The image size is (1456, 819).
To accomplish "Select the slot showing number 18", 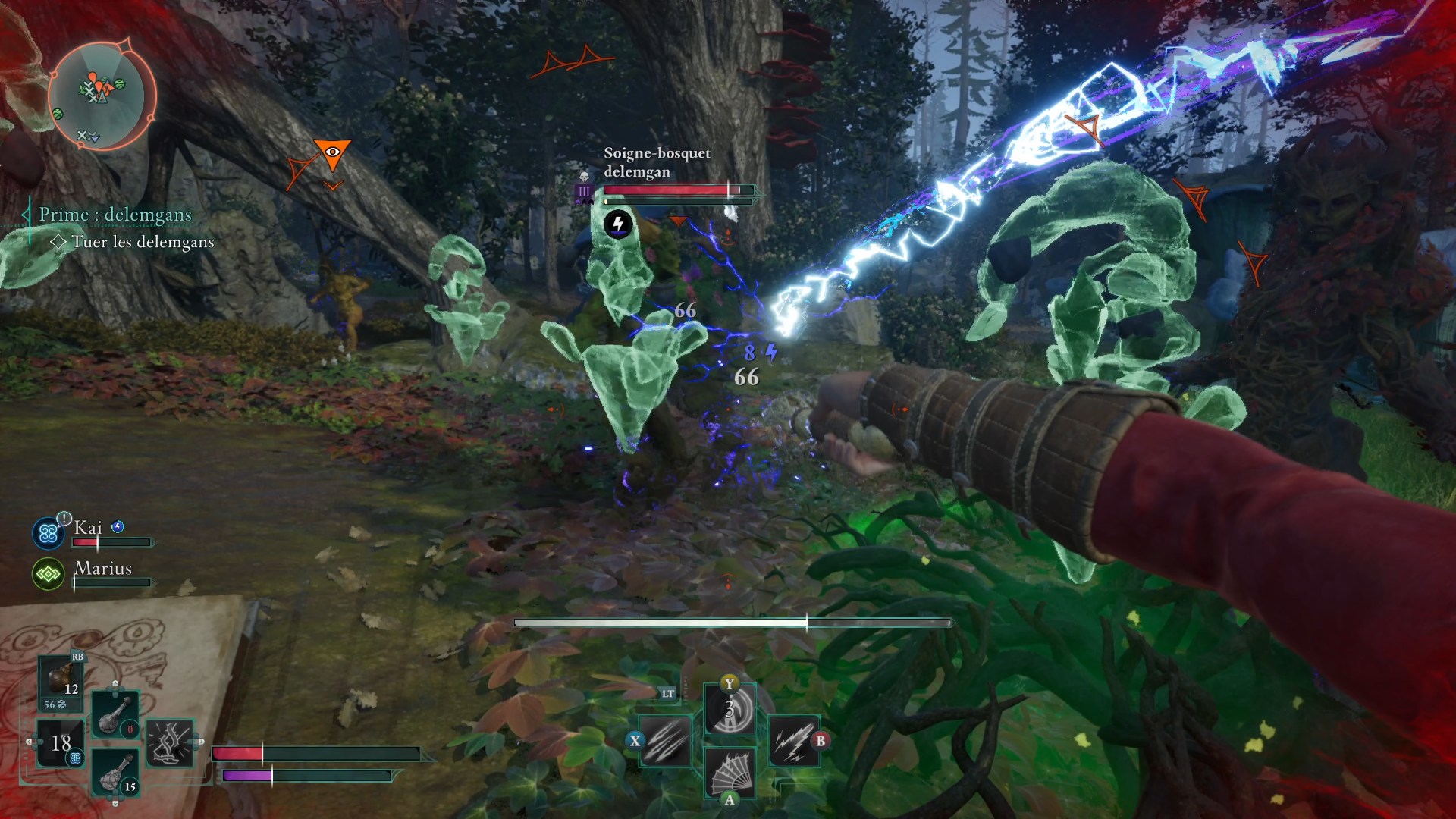I will tap(61, 743).
